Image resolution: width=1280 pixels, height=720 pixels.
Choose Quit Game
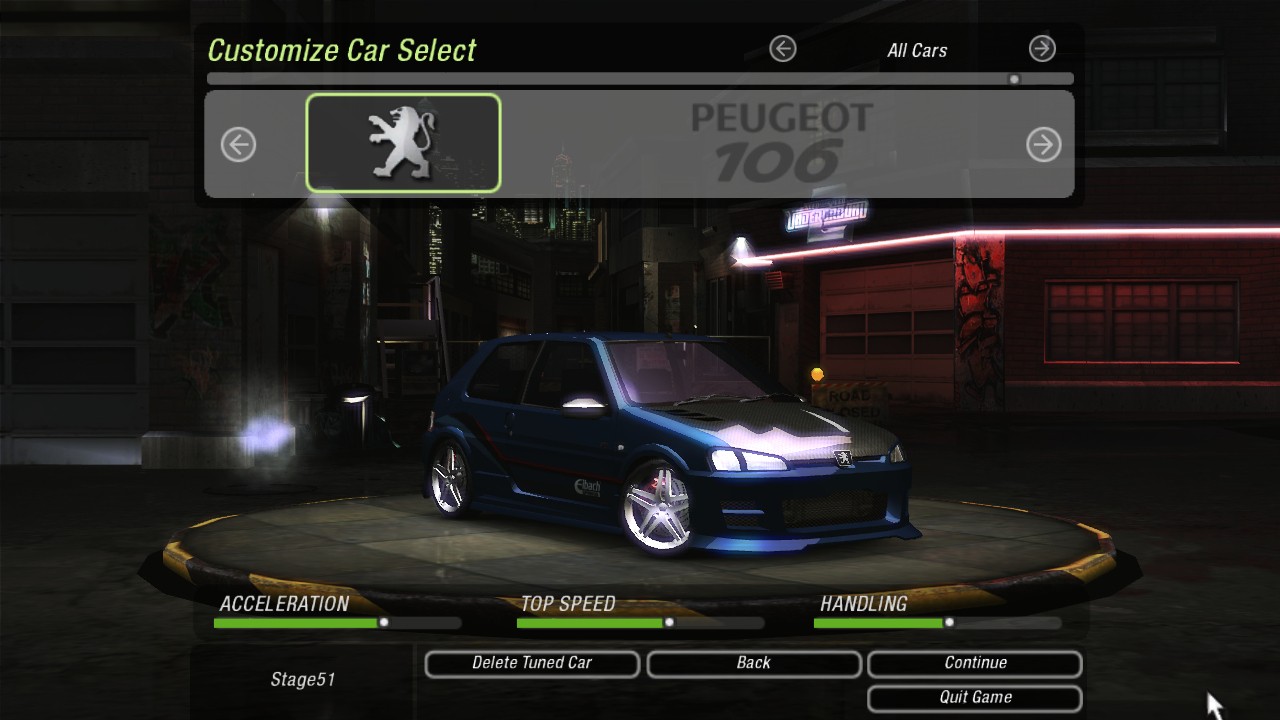975,698
